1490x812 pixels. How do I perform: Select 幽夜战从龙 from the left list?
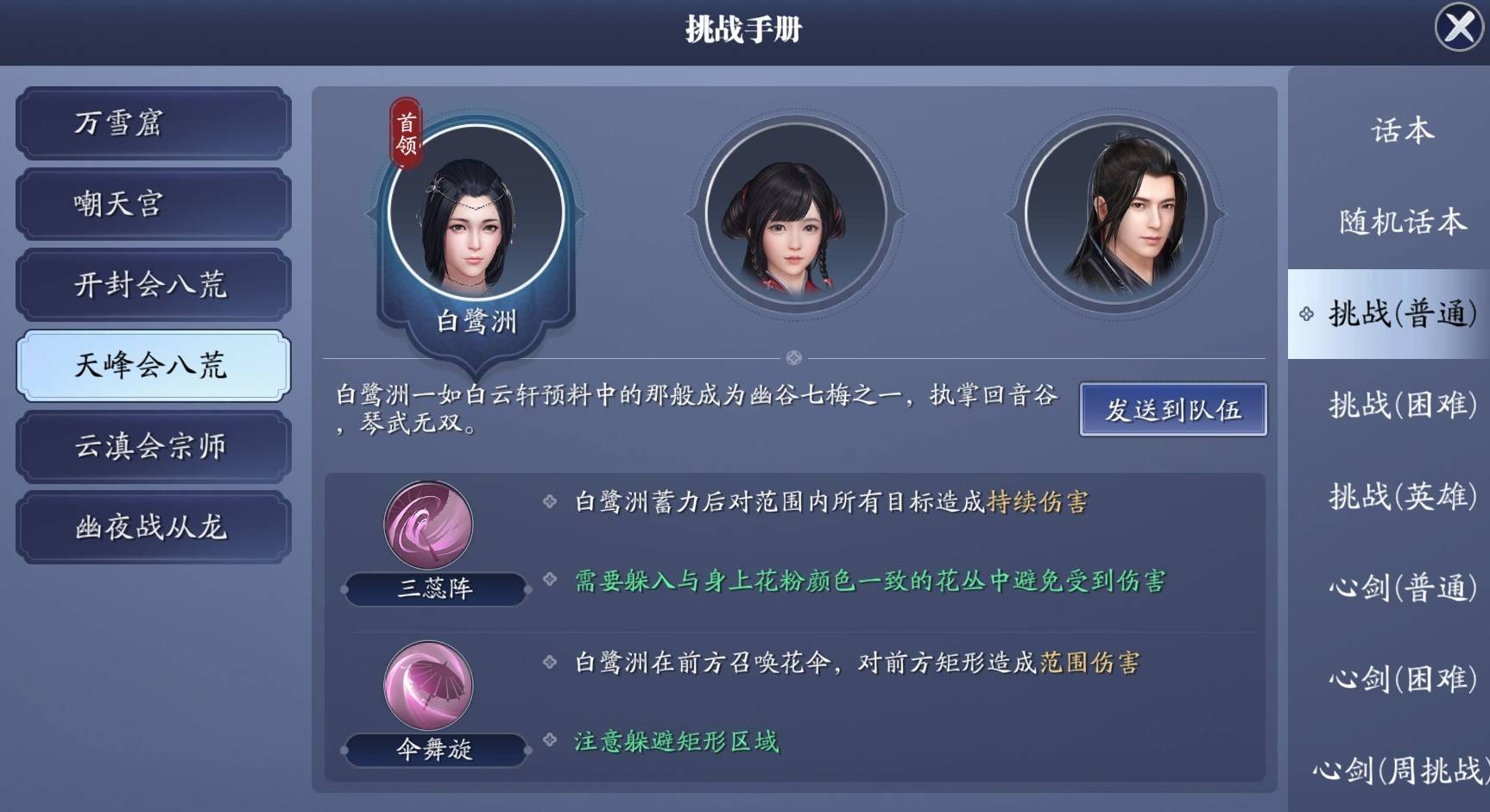[x=152, y=526]
